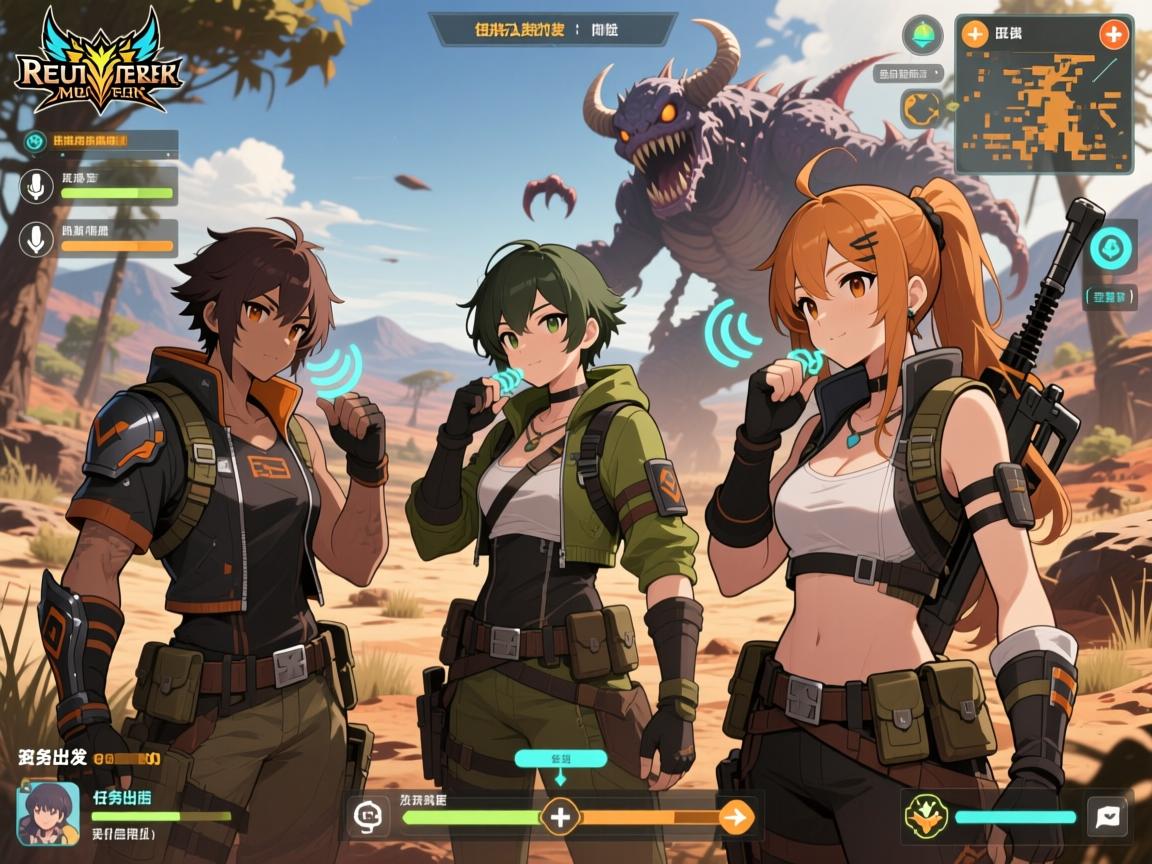This screenshot has width=1152, height=864.
Task: Click the top center banner label
Action: point(553,29)
